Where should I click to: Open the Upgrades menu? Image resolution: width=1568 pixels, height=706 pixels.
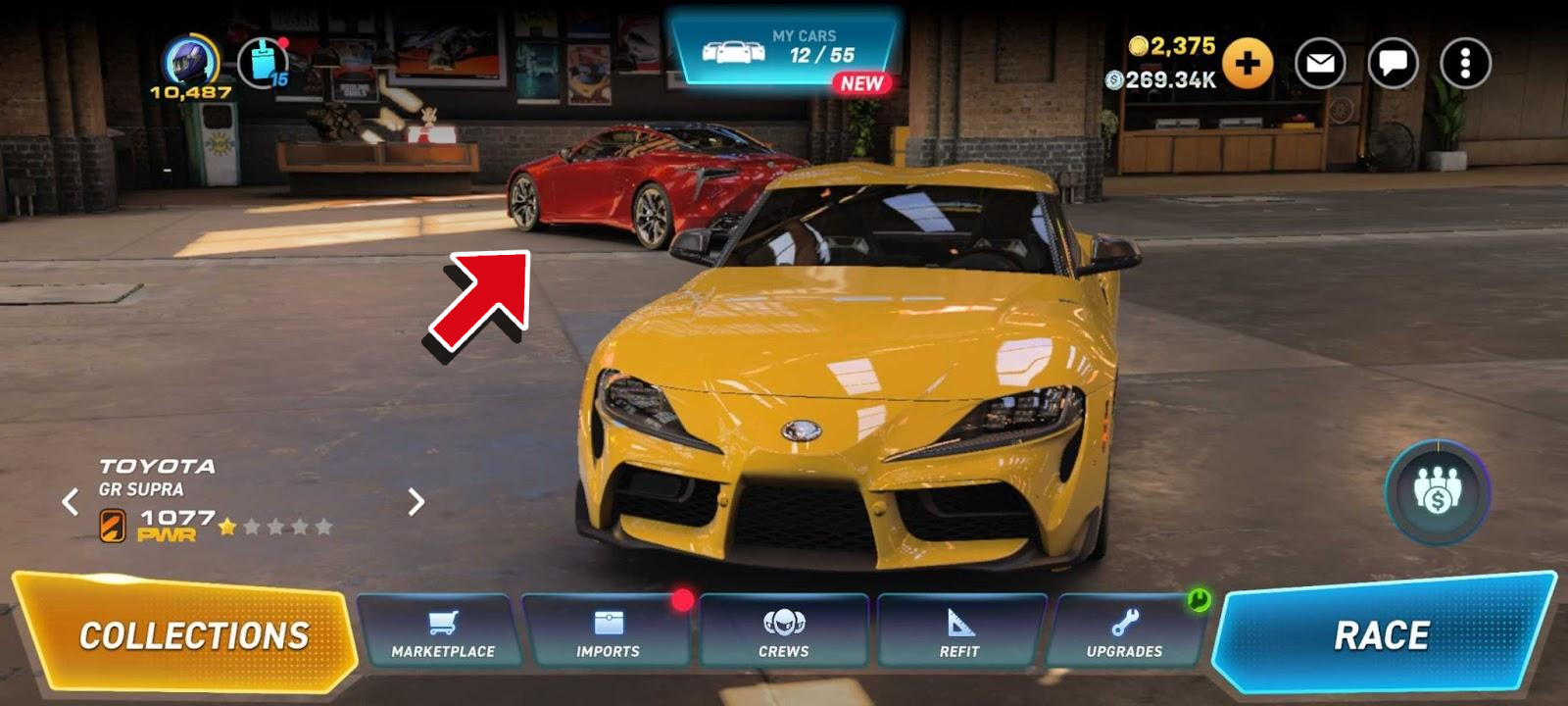point(1124,632)
